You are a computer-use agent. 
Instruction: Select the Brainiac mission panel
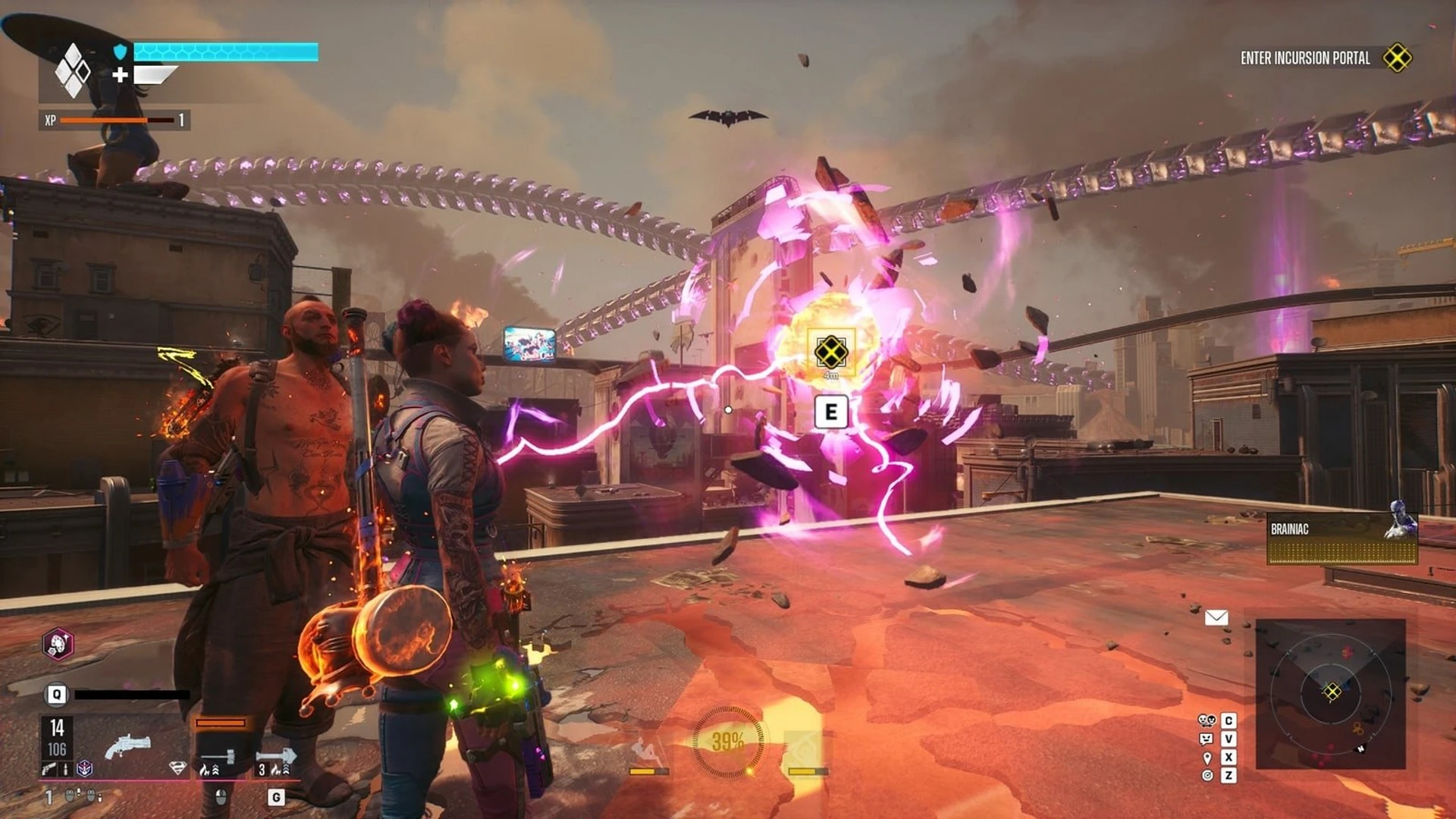pos(1341,538)
